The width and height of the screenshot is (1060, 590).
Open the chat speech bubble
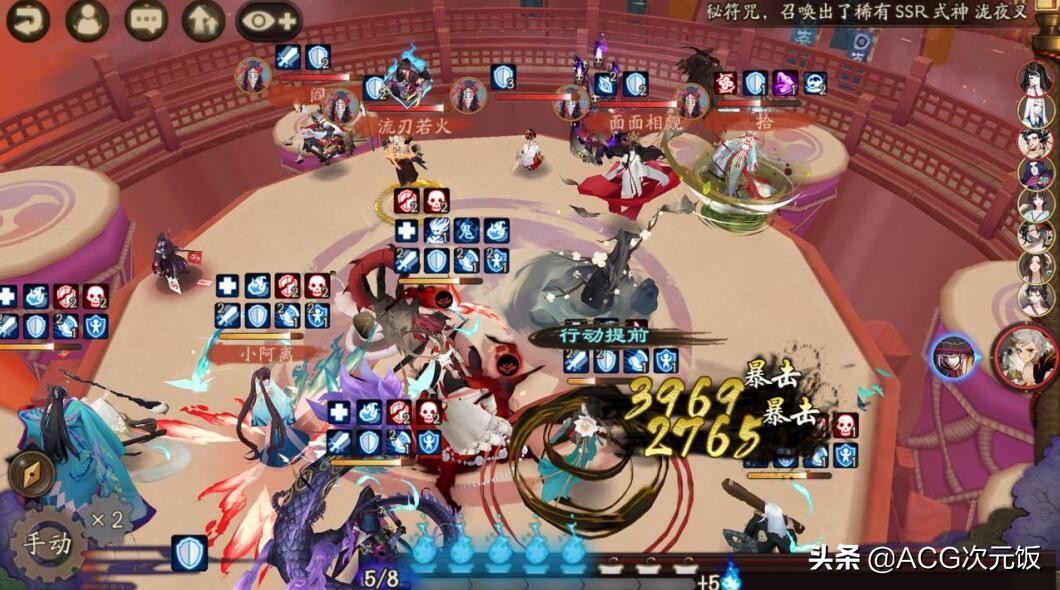146,19
